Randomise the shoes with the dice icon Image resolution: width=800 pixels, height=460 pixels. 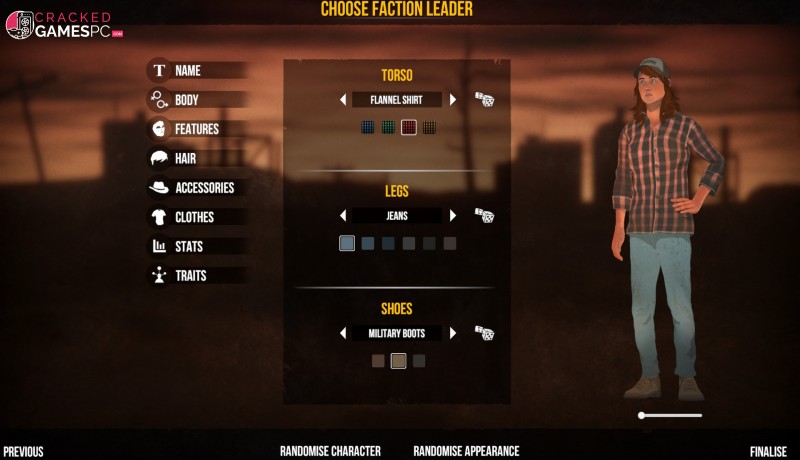click(484, 333)
